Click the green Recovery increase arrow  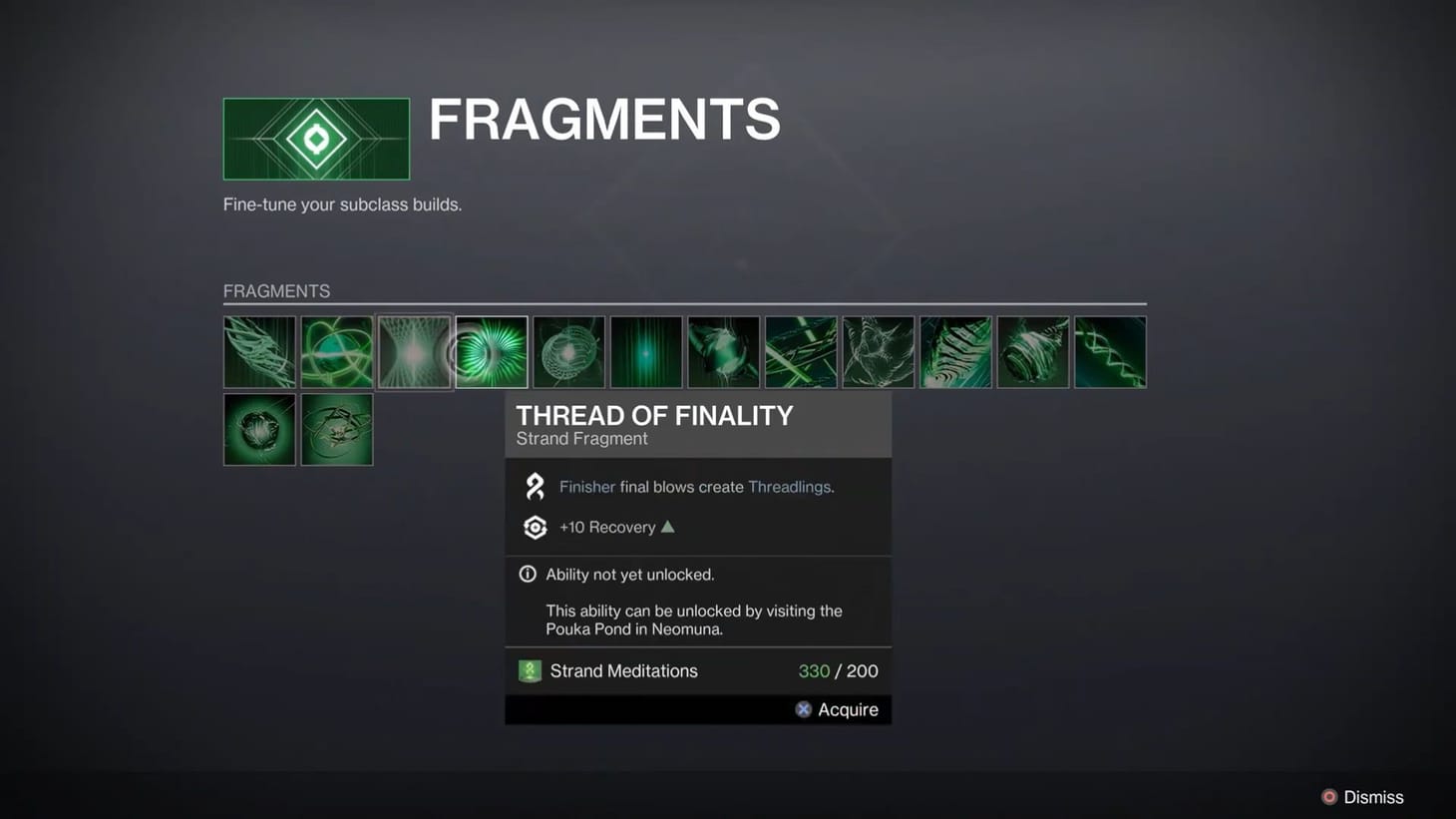tap(667, 526)
